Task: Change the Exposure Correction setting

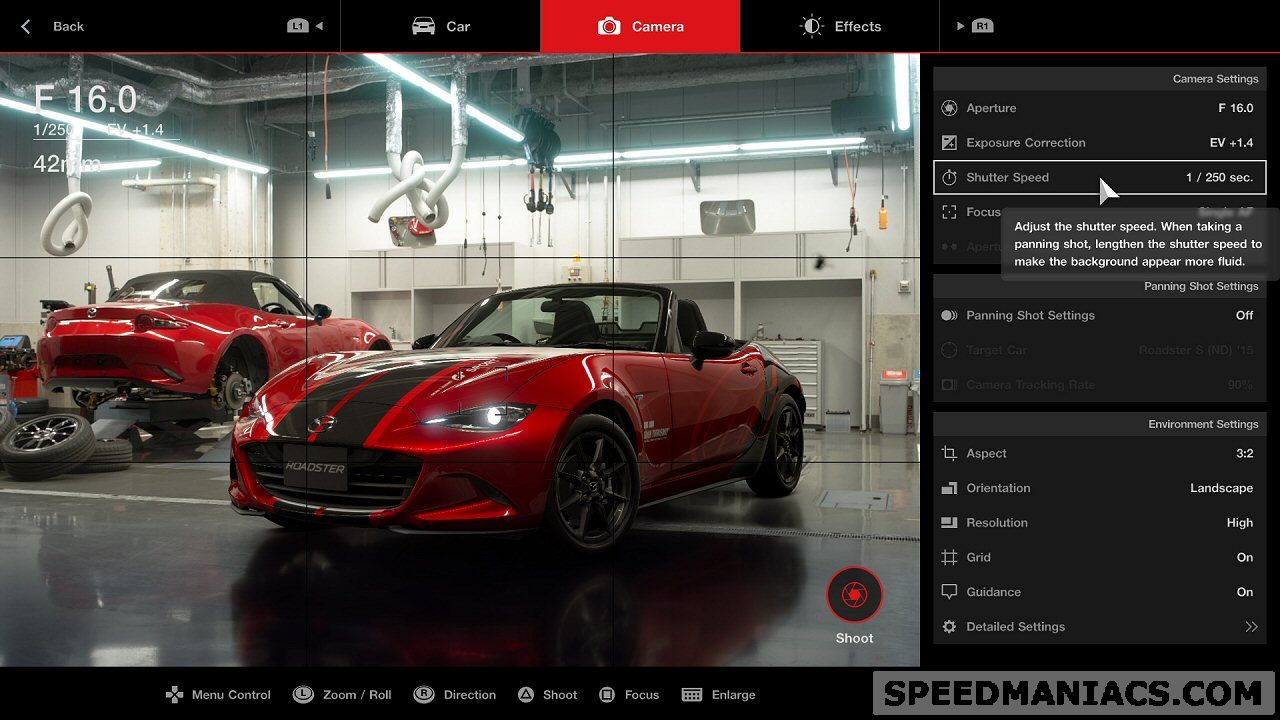Action: click(1099, 143)
